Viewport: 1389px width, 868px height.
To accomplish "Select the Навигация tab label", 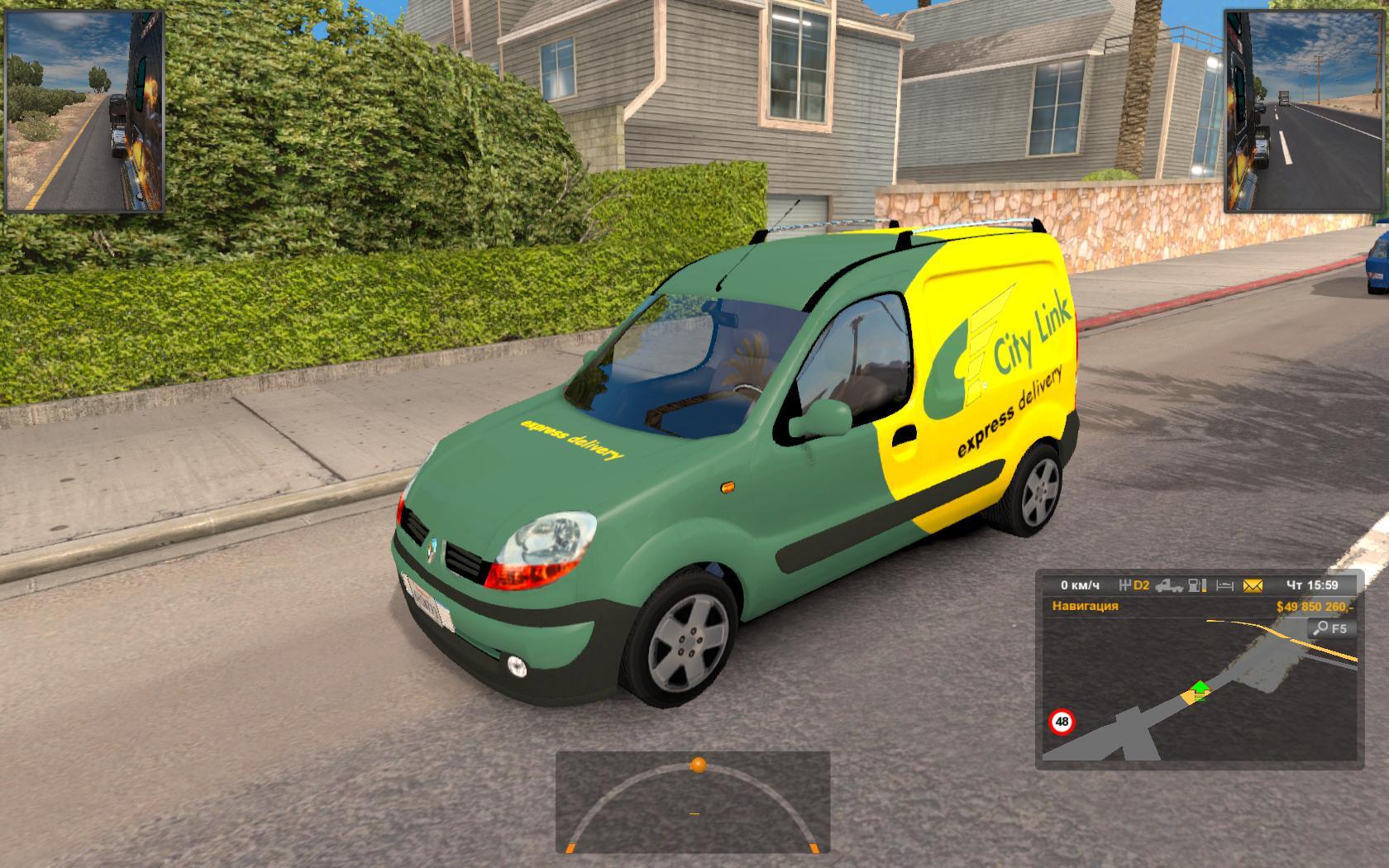I will (x=1085, y=606).
